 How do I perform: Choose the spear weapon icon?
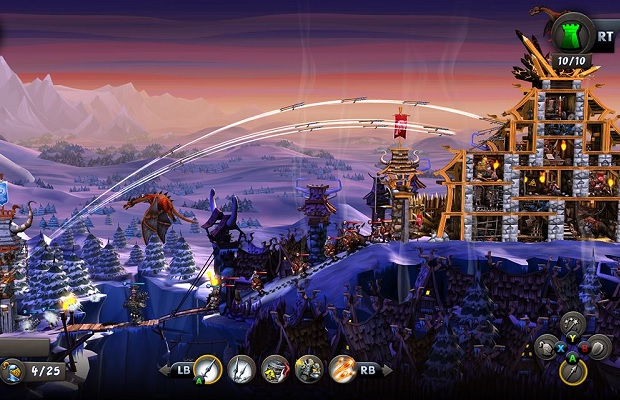241,370
